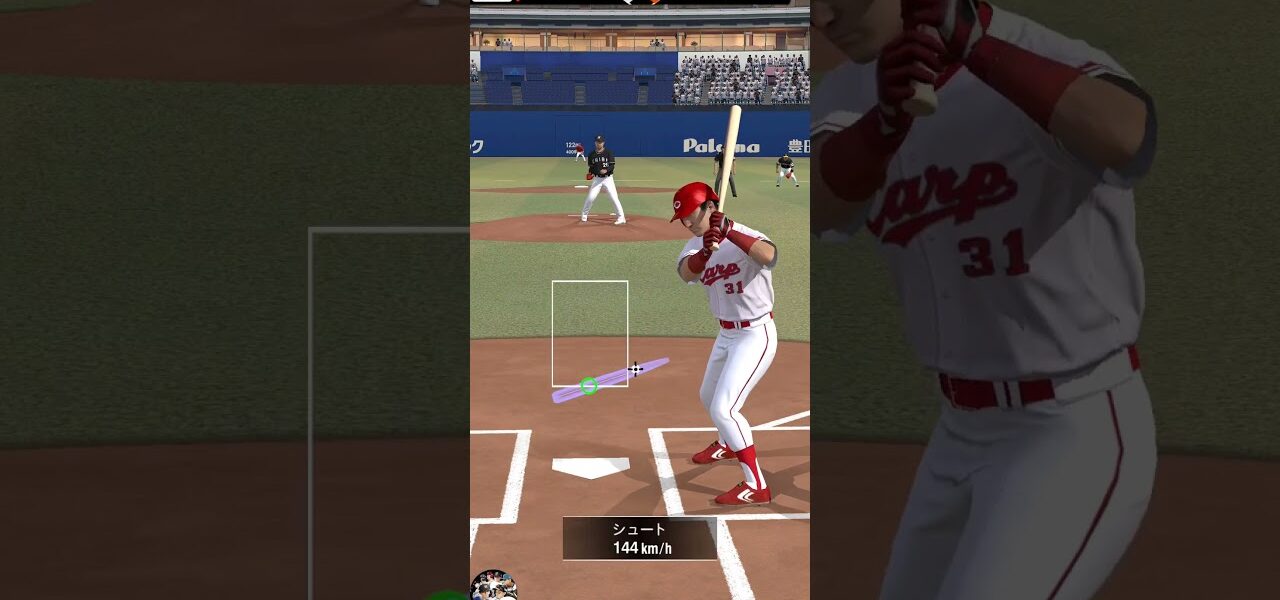Select the green pitch location circle
Screen dimensions: 1280x600
(589, 386)
